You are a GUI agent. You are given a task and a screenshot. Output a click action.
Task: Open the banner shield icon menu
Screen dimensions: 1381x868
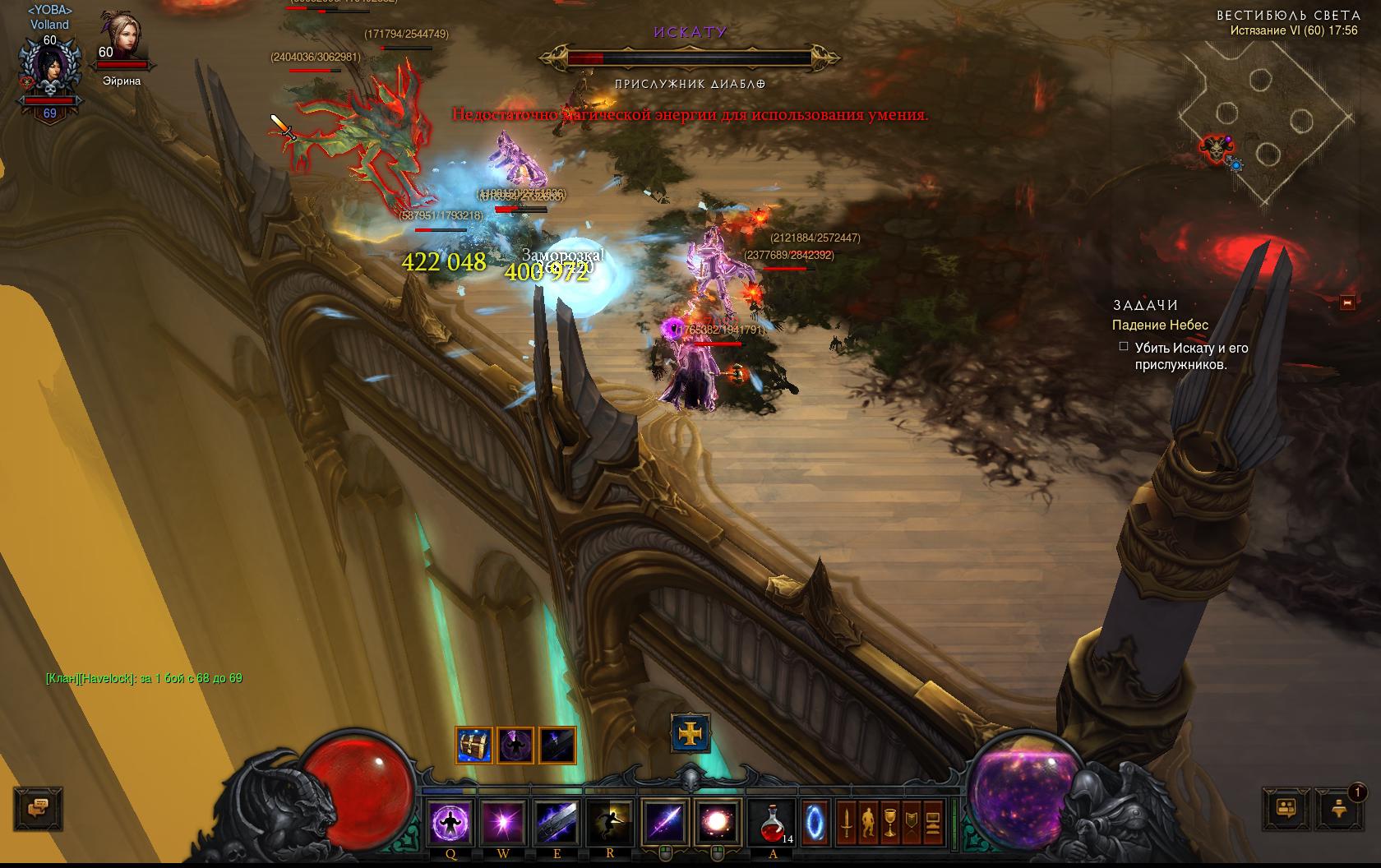[x=911, y=821]
